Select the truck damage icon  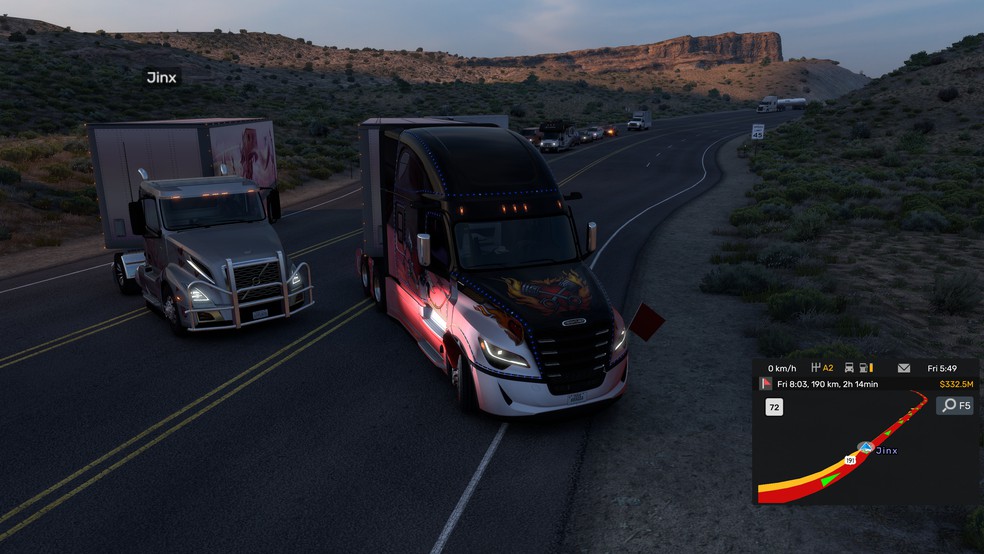click(x=849, y=368)
